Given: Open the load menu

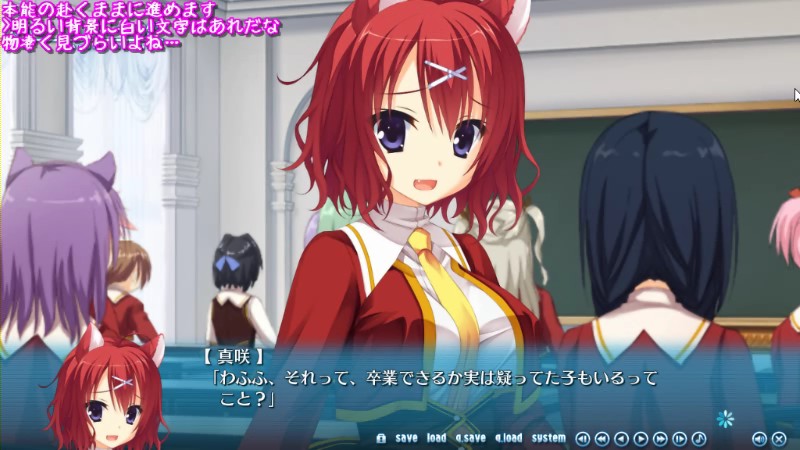Looking at the screenshot, I should coord(436,438).
